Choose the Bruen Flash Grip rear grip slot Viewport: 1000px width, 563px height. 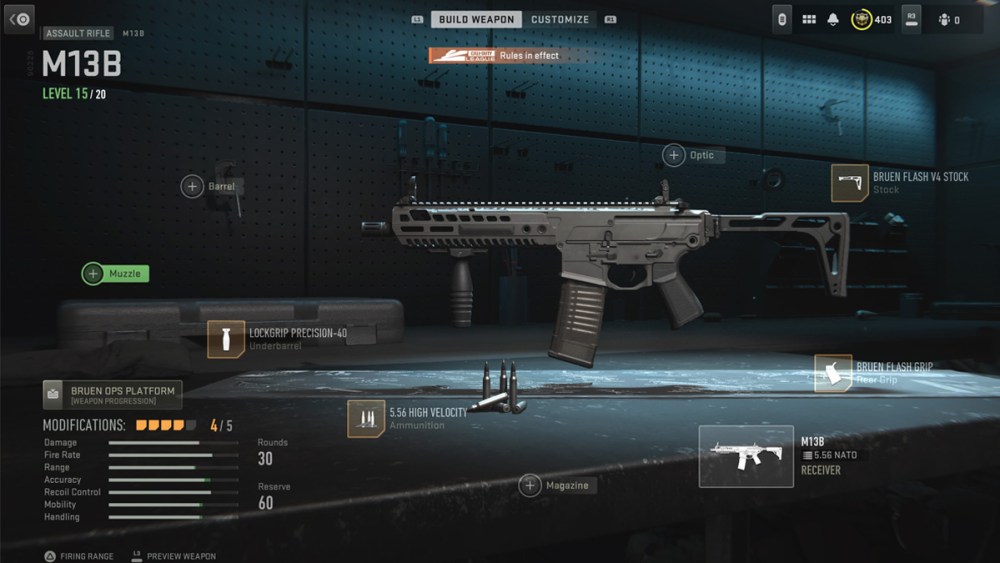click(x=833, y=373)
